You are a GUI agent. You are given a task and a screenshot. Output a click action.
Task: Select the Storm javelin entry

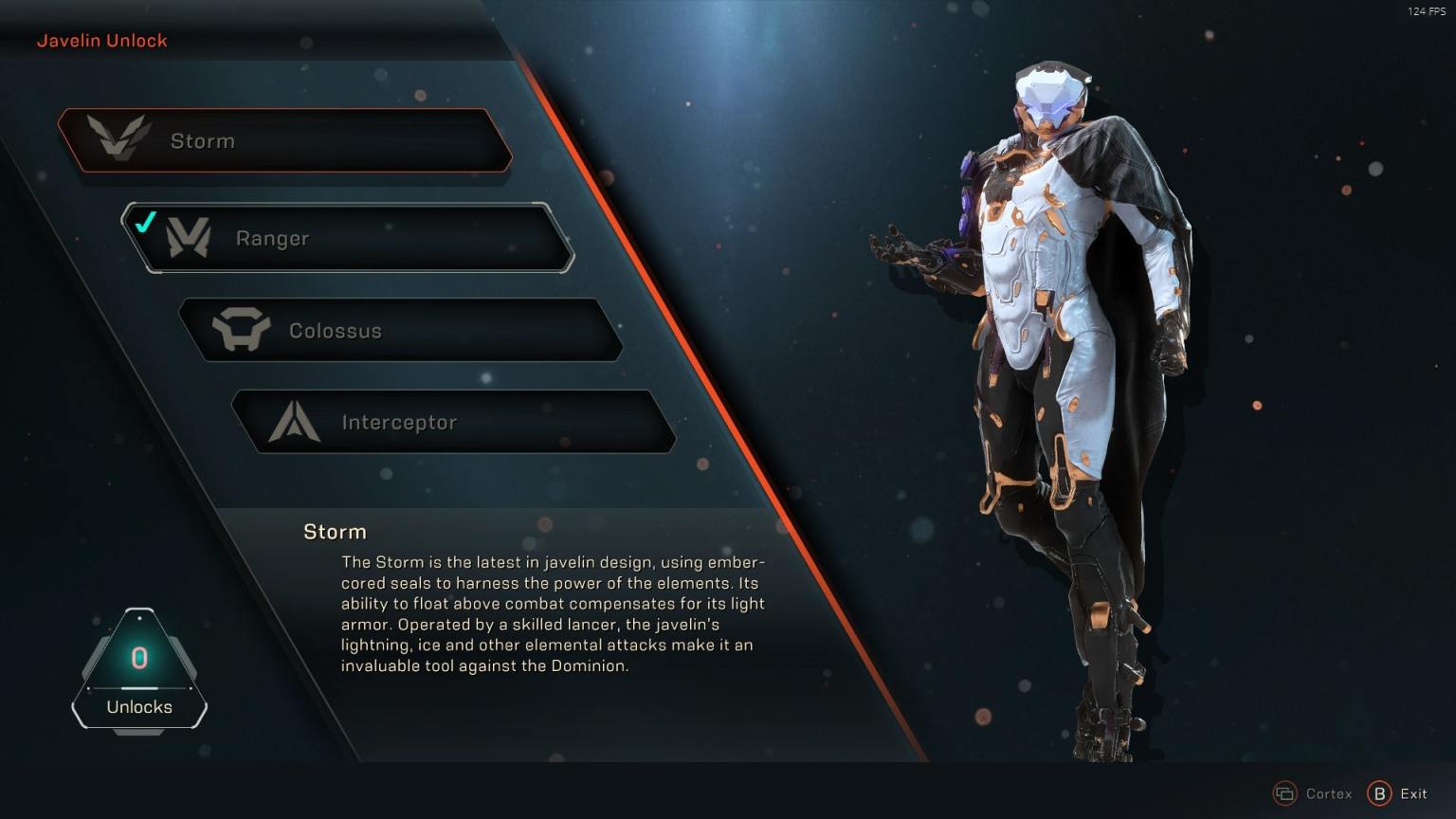coord(284,139)
